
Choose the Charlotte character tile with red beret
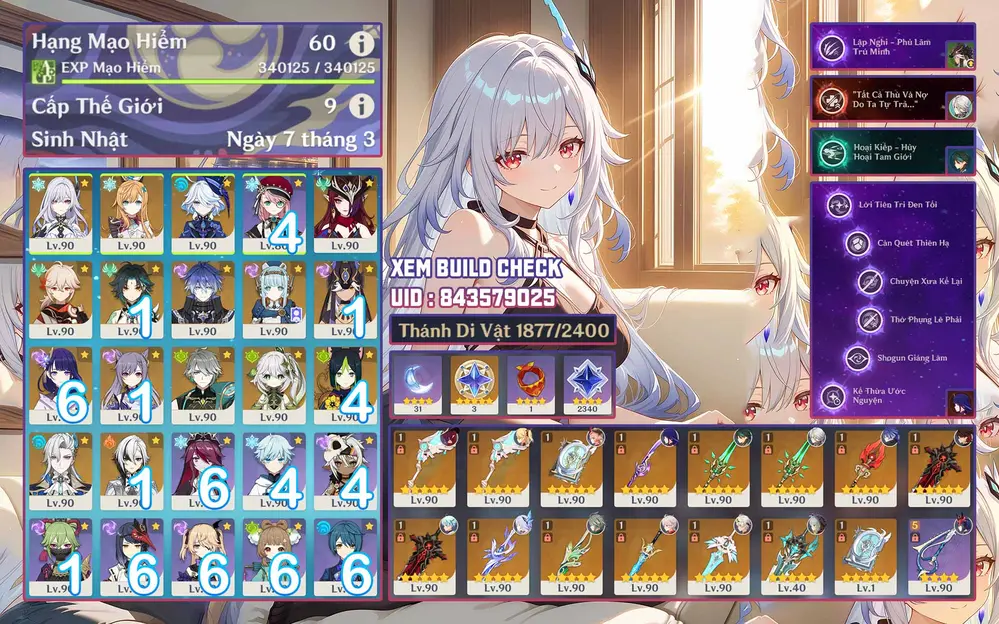tap(273, 213)
